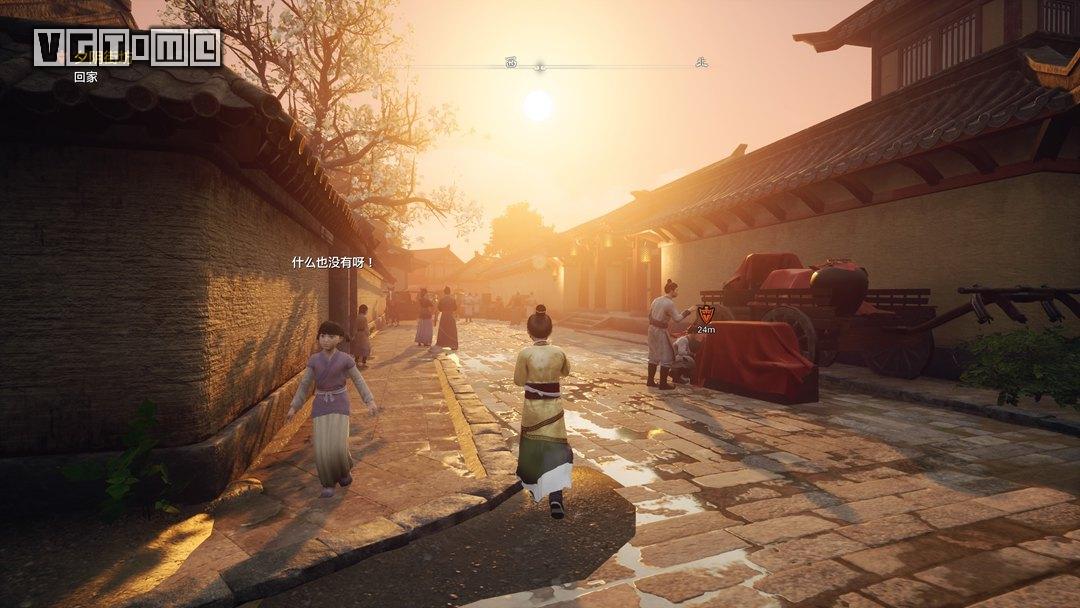The width and height of the screenshot is (1080, 608).
Task: Select the 回家 quest objective tracker
Action: point(86,76)
